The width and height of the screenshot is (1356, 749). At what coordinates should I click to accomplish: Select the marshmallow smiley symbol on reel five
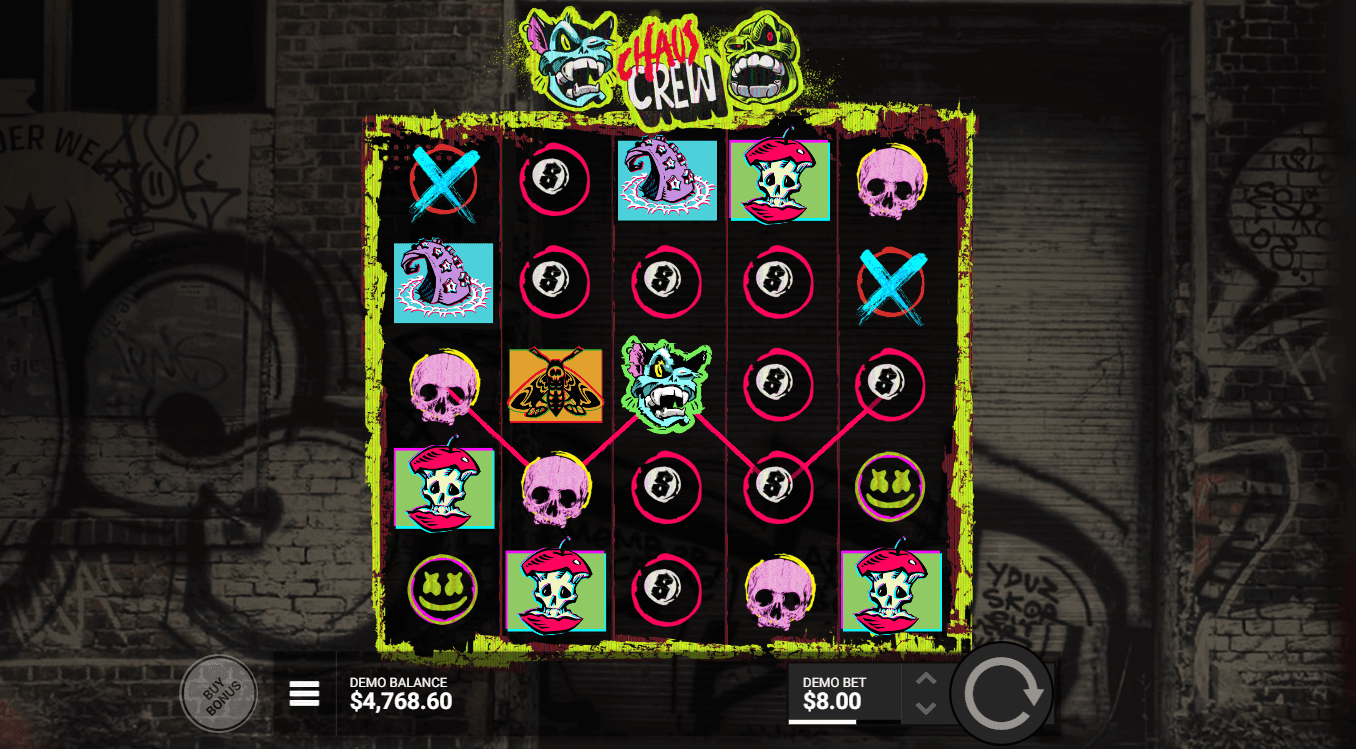887,487
